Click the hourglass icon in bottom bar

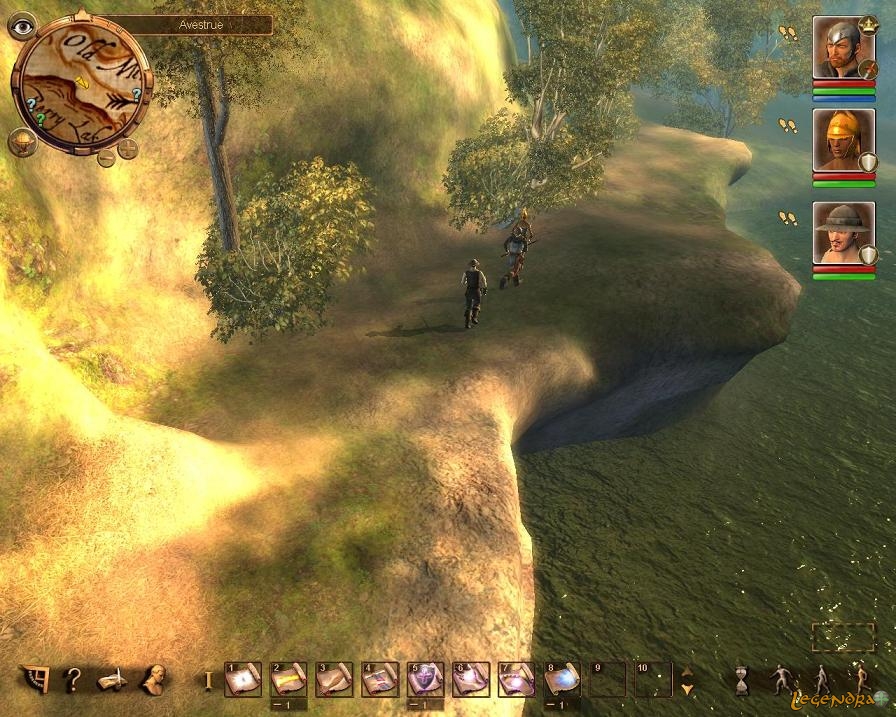[742, 680]
